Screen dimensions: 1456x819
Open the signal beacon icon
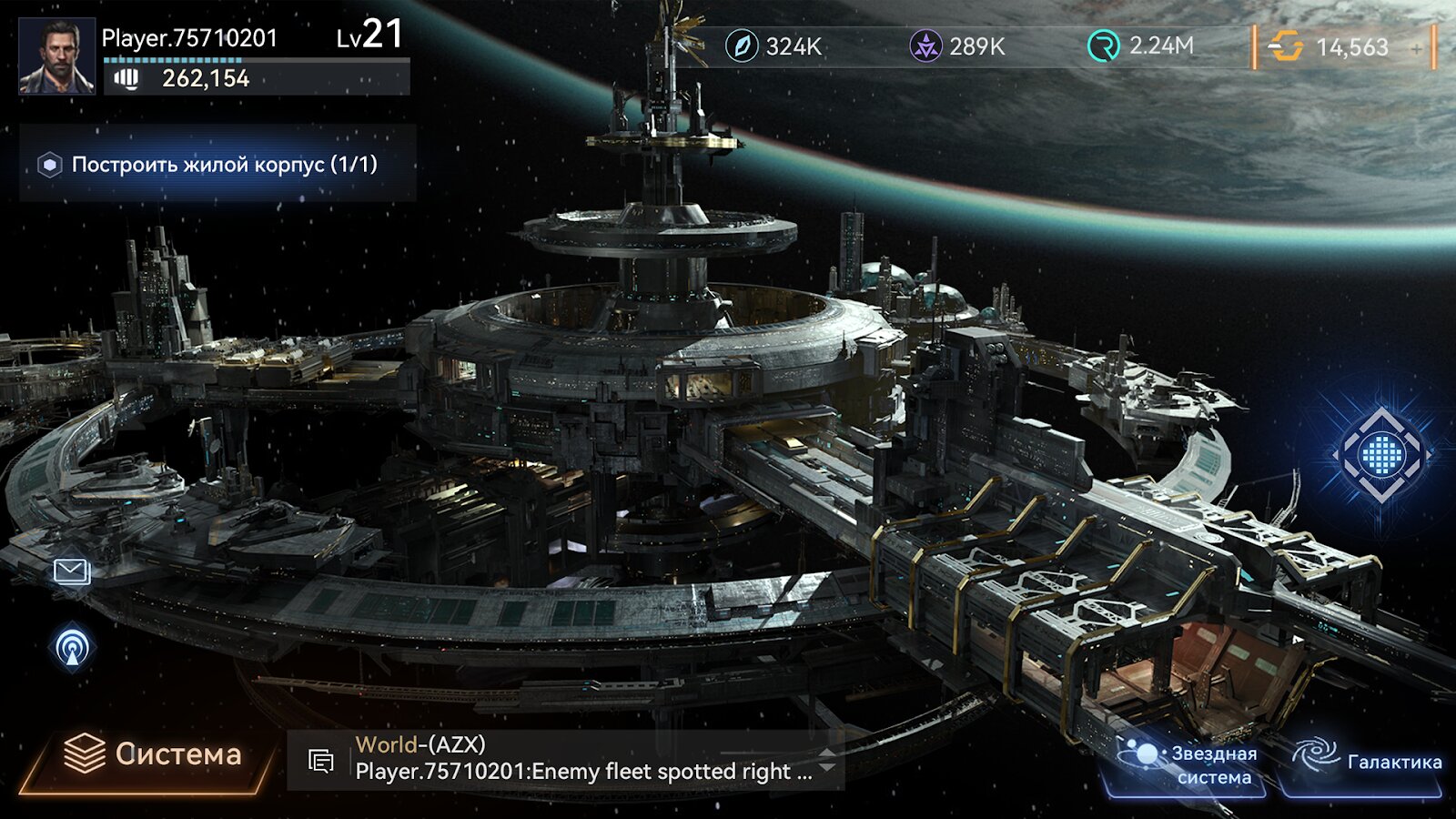pos(72,648)
